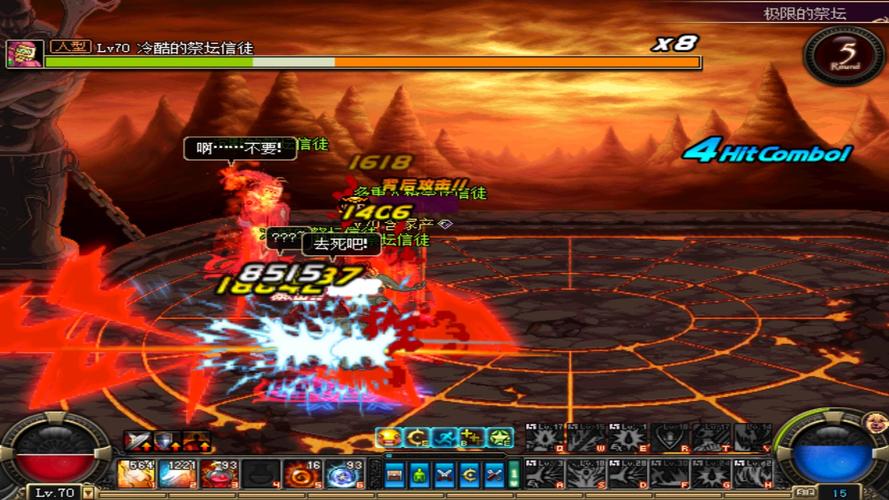The width and height of the screenshot is (889, 500).
Task: Select the boss portrait on the health bar
Action: (x=23, y=54)
